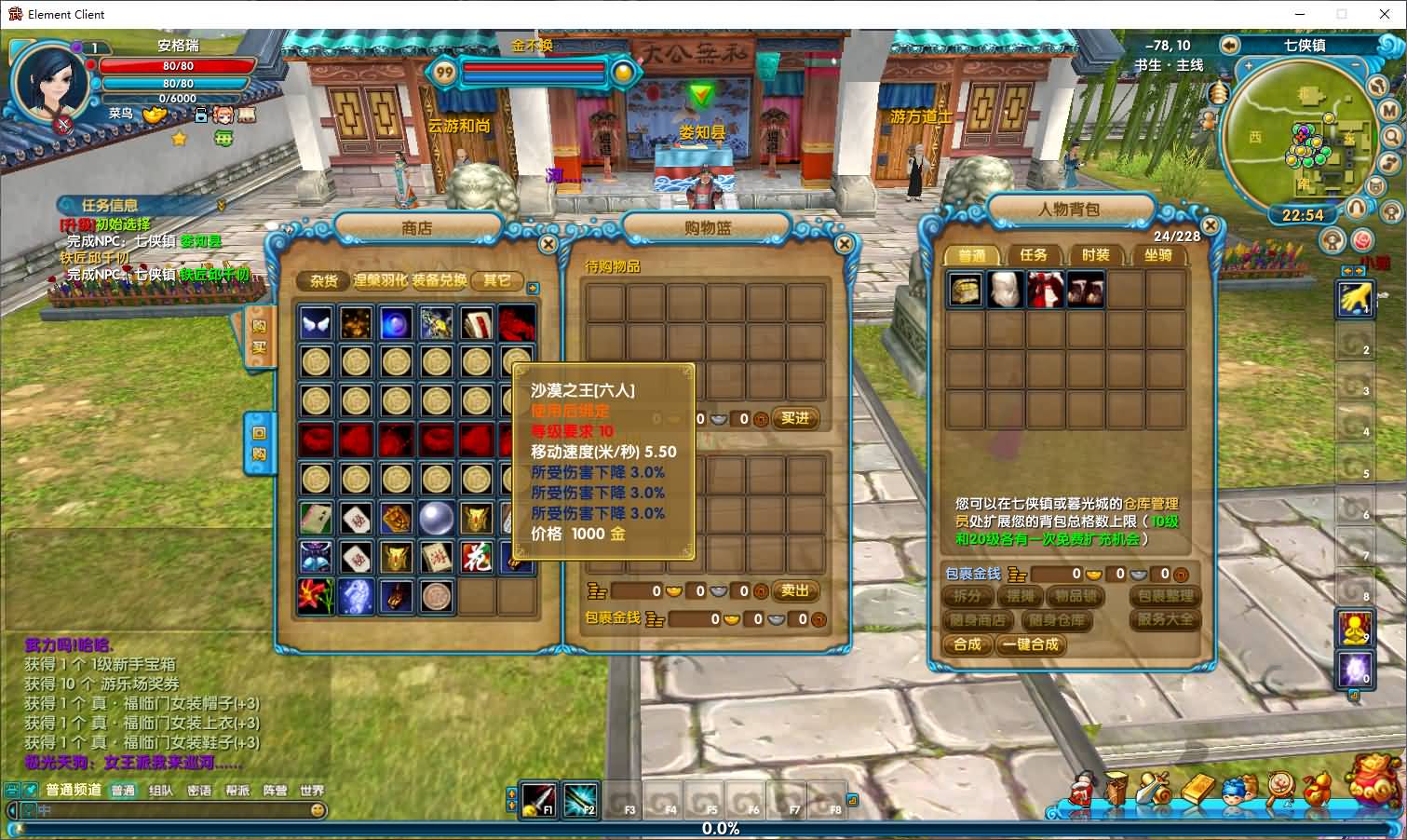Choose the 组队 party chat channel

(161, 791)
